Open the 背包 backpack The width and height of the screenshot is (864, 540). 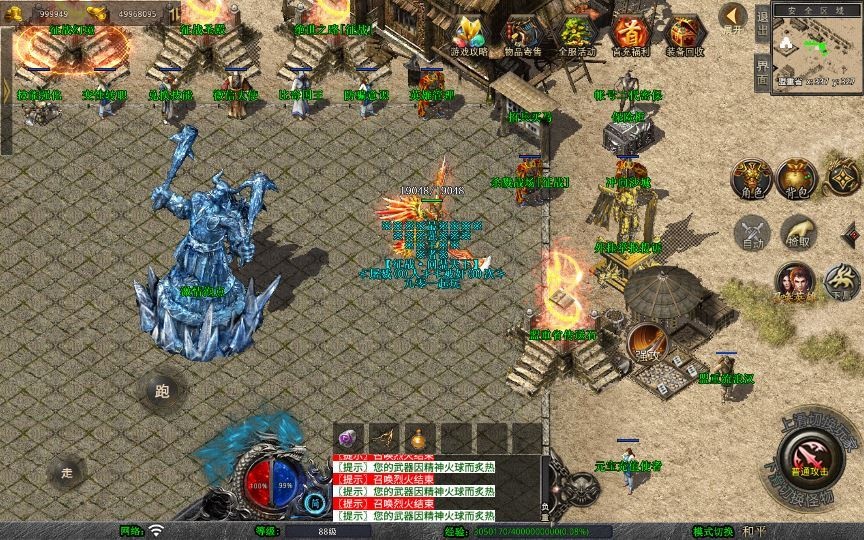(797, 178)
